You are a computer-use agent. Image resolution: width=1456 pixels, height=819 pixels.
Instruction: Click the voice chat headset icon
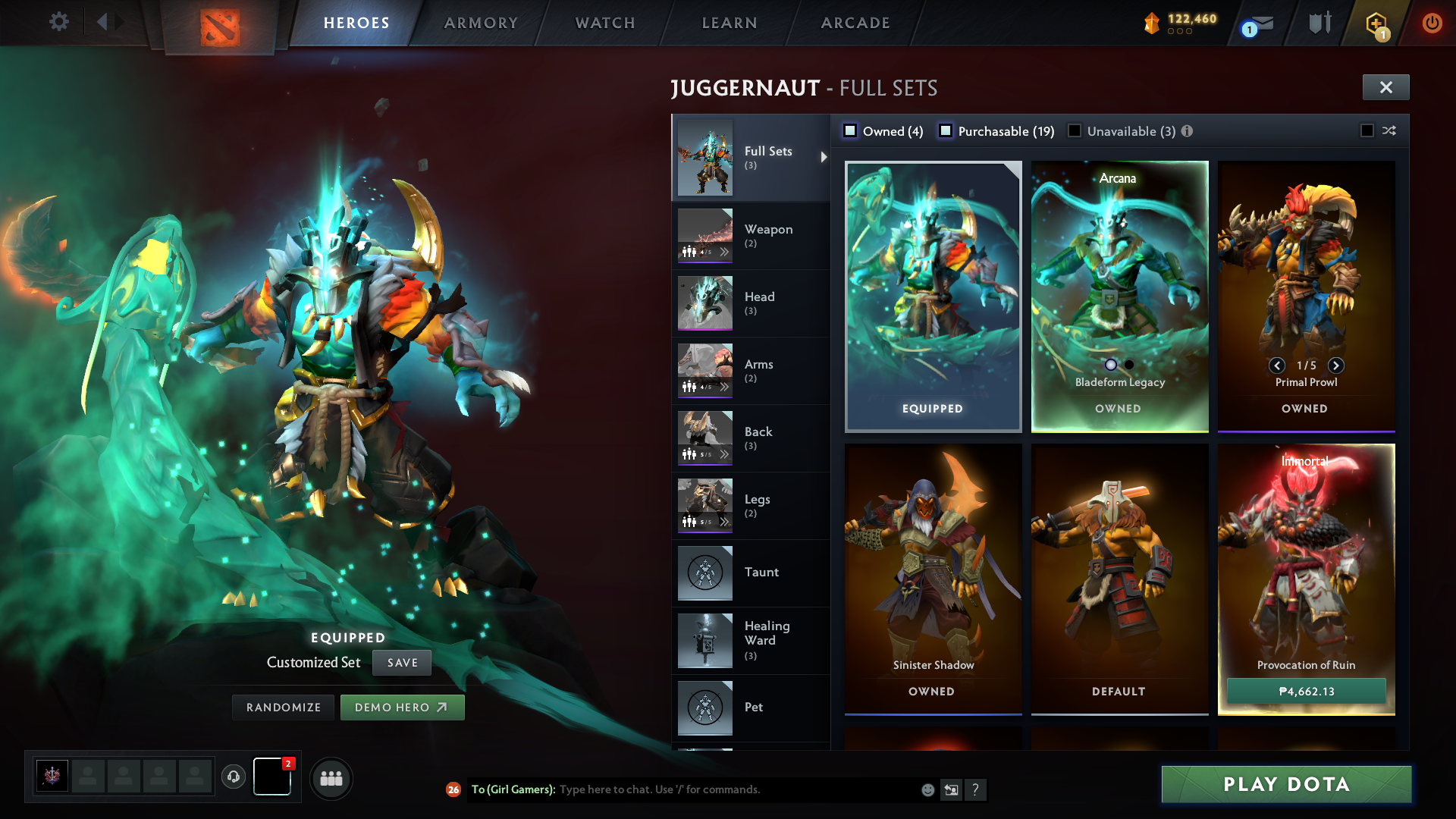click(x=234, y=777)
